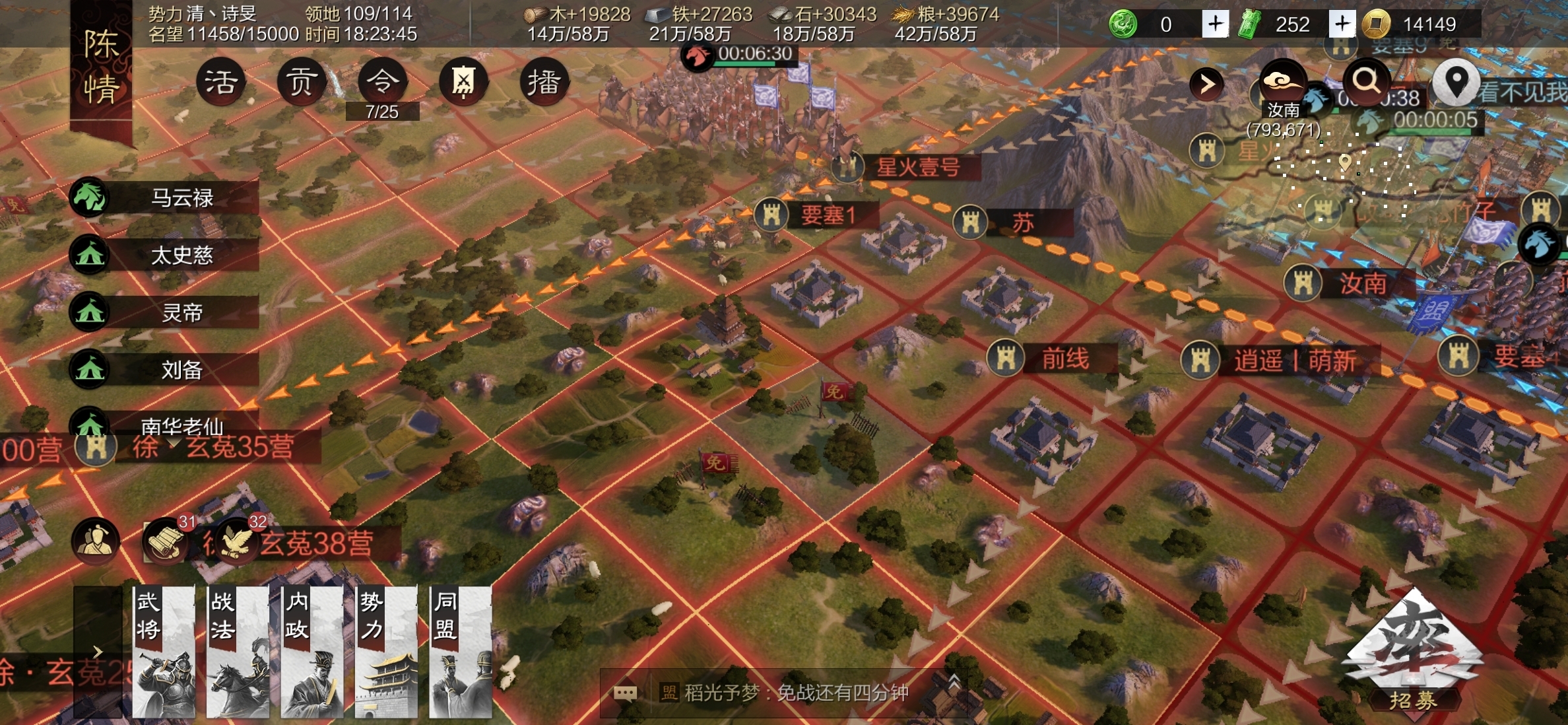Select the 灵帝 army row
Image resolution: width=1568 pixels, height=725 pixels.
pyautogui.click(x=165, y=312)
